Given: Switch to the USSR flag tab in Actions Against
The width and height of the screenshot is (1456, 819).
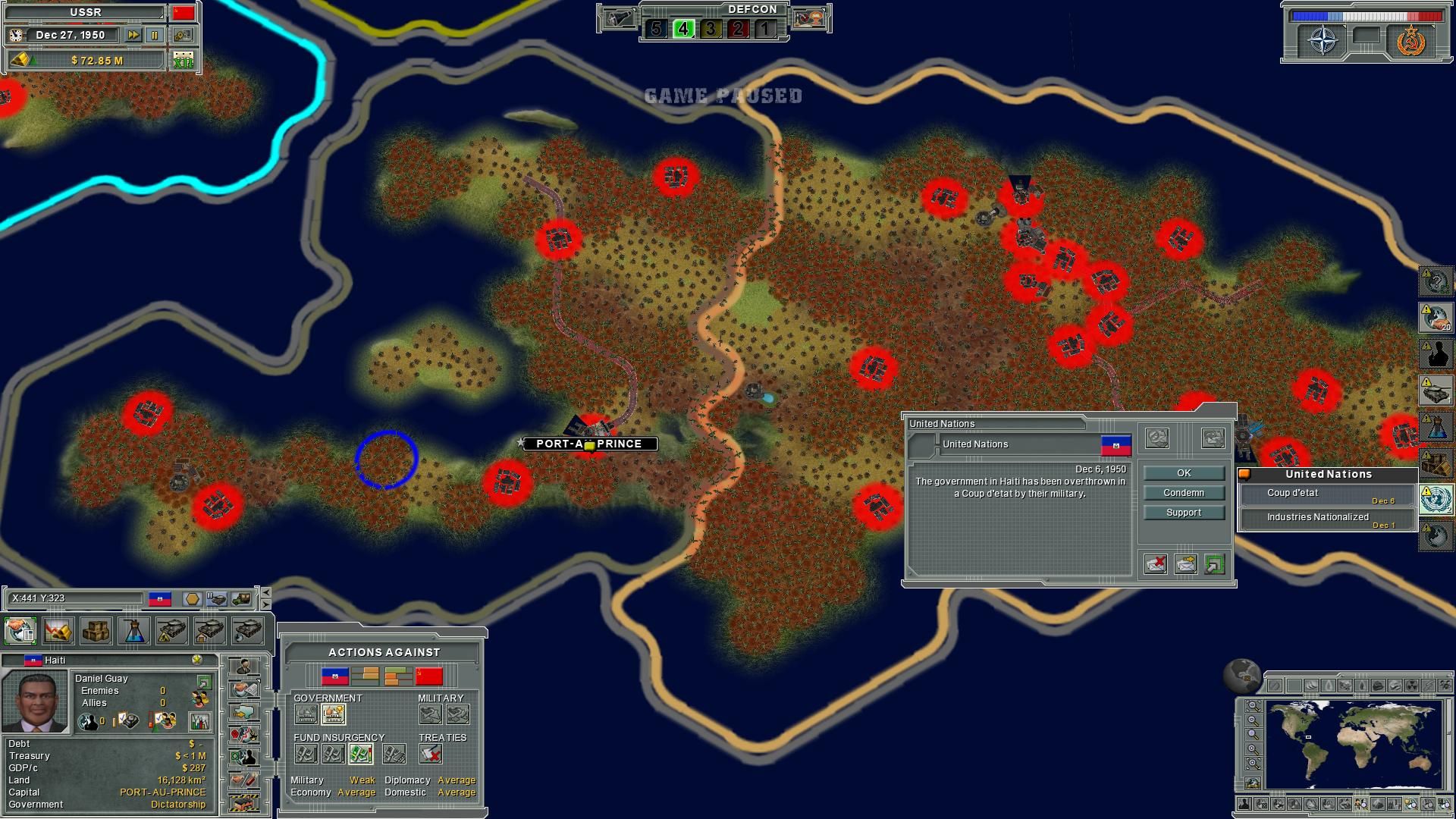Looking at the screenshot, I should [x=428, y=676].
